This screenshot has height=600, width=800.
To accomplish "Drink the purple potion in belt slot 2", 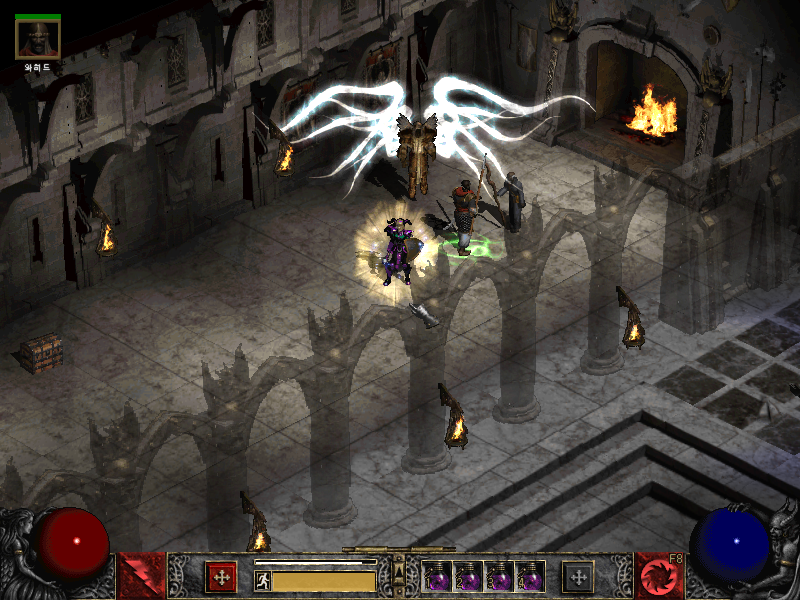I will click(x=469, y=577).
